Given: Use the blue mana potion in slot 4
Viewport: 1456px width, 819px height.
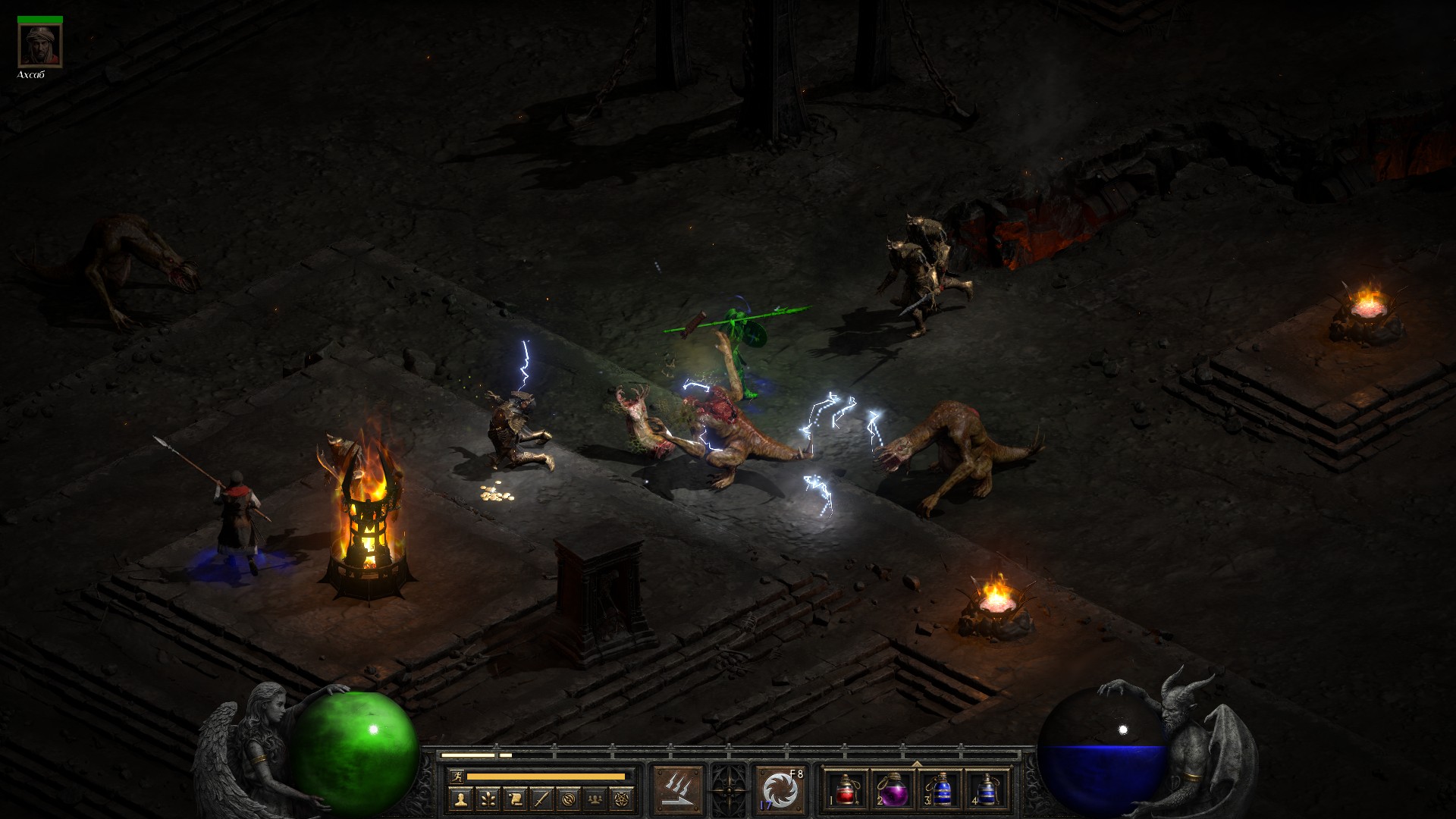Looking at the screenshot, I should coord(986,789).
